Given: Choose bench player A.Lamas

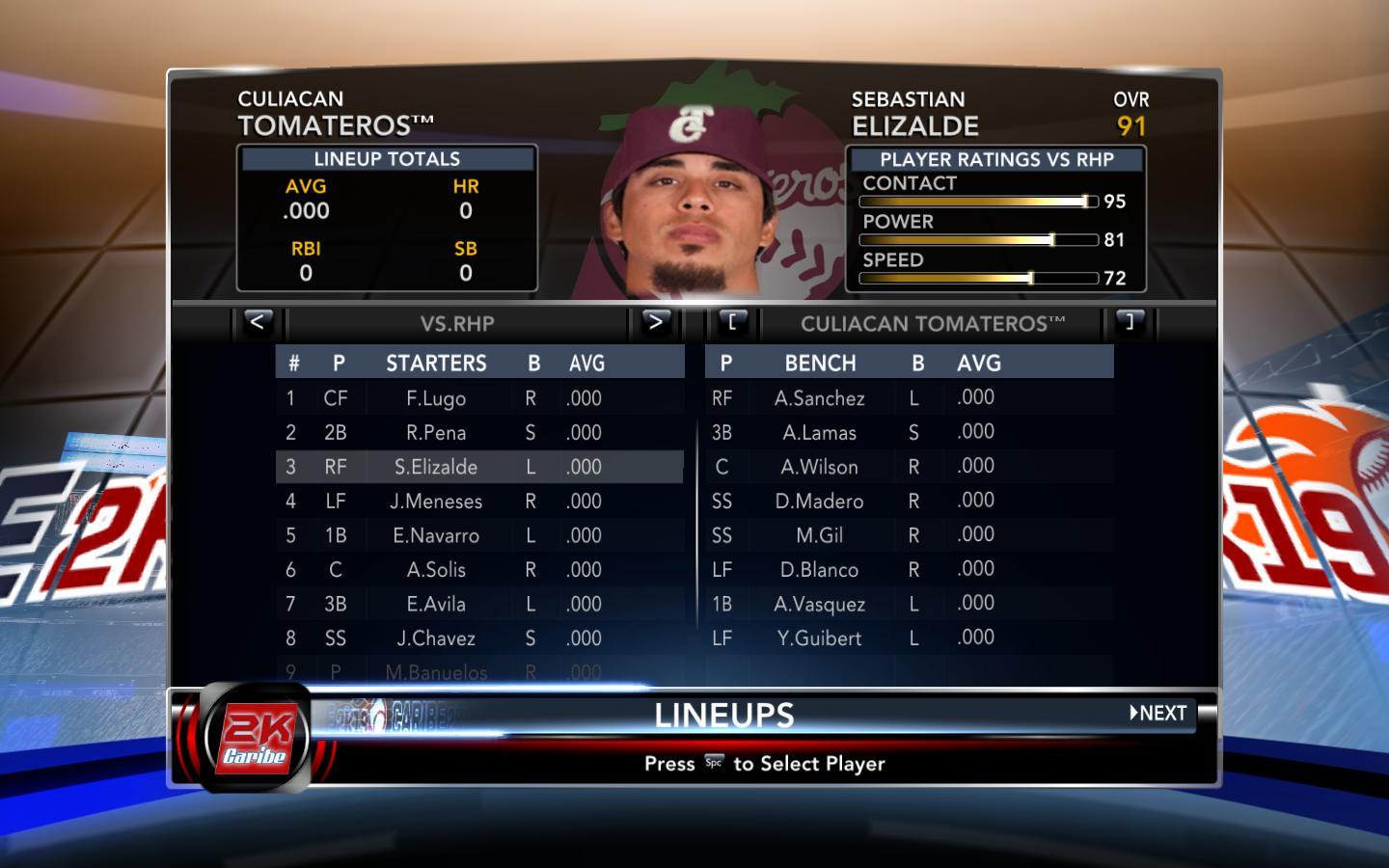Looking at the screenshot, I should pyautogui.click(x=820, y=433).
